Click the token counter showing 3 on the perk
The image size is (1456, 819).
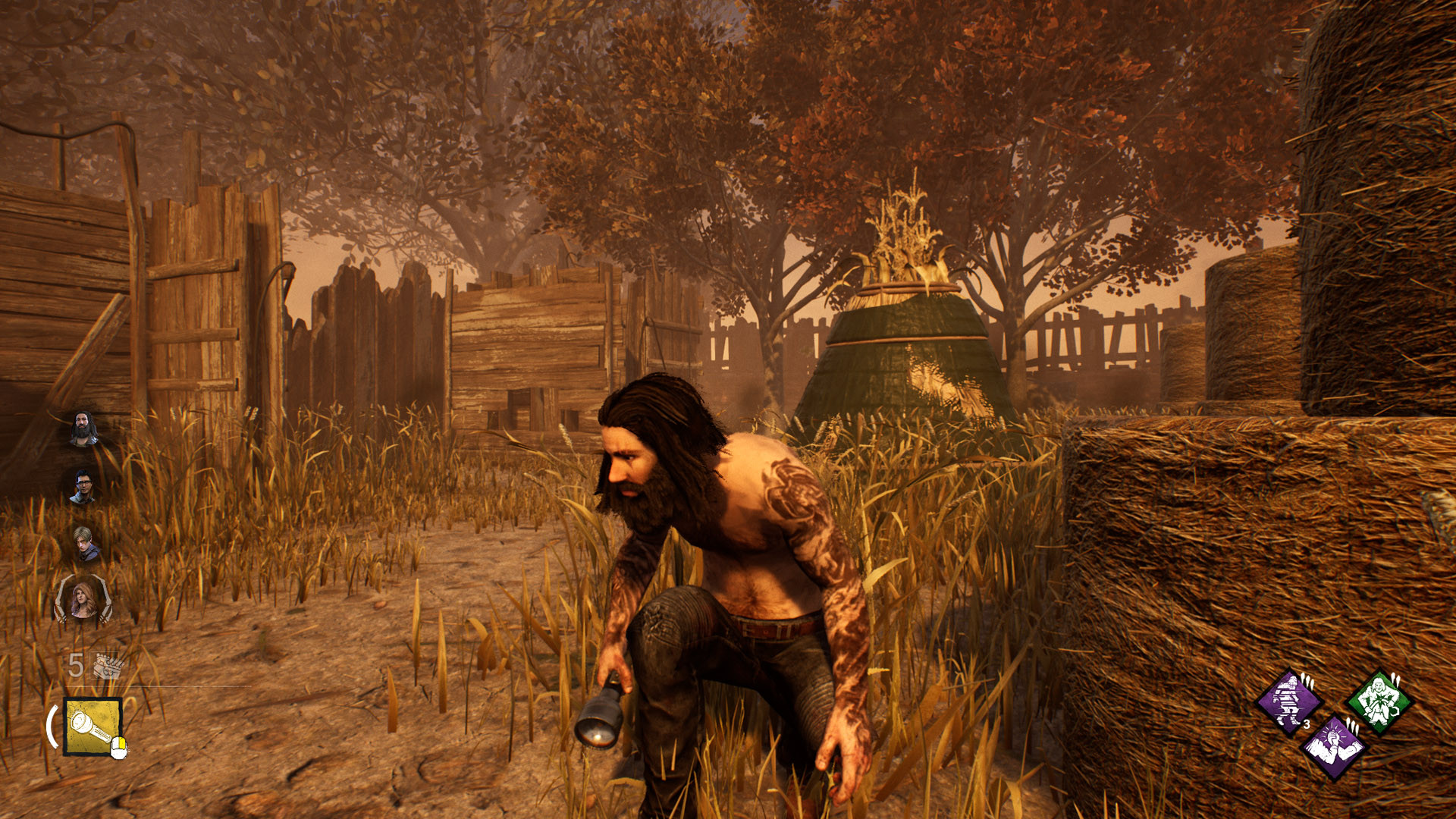(1307, 724)
